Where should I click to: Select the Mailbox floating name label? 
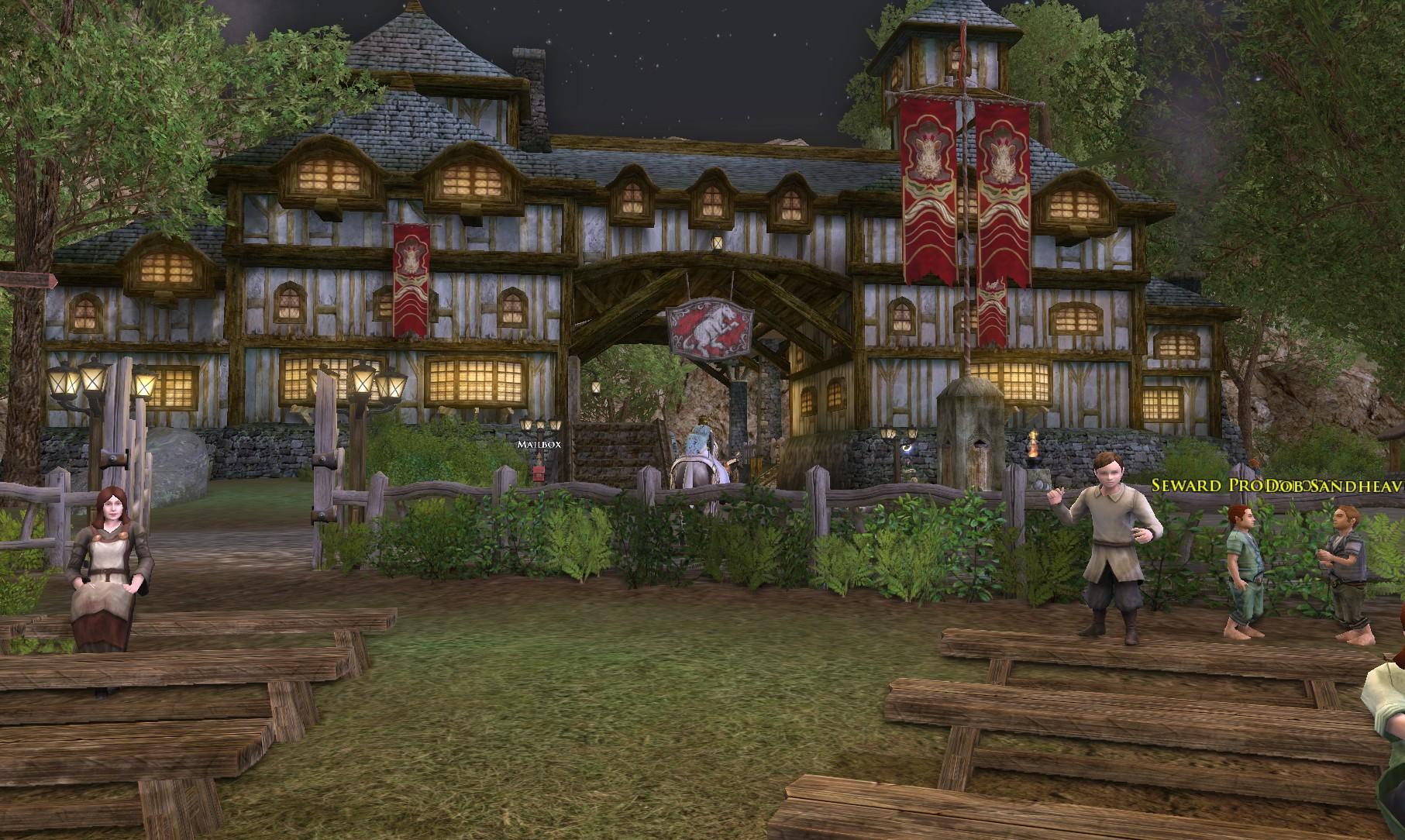pyautogui.click(x=539, y=445)
